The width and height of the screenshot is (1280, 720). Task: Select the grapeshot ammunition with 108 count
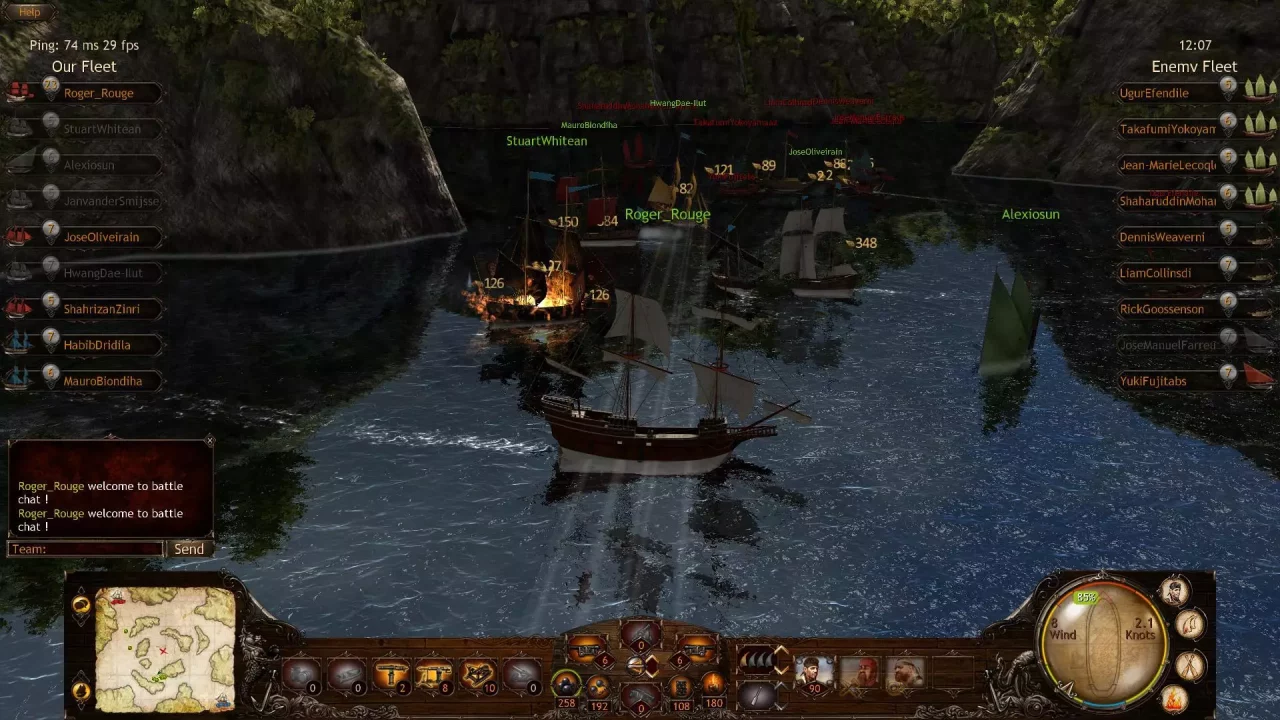(x=682, y=689)
